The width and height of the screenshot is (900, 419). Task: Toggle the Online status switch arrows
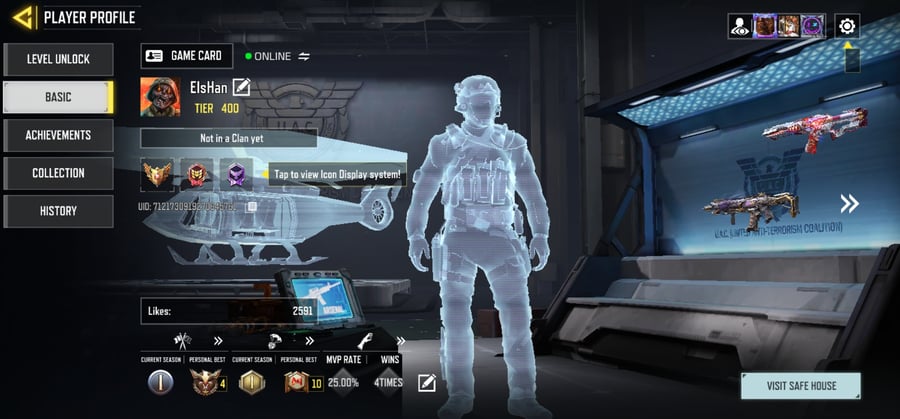point(304,56)
